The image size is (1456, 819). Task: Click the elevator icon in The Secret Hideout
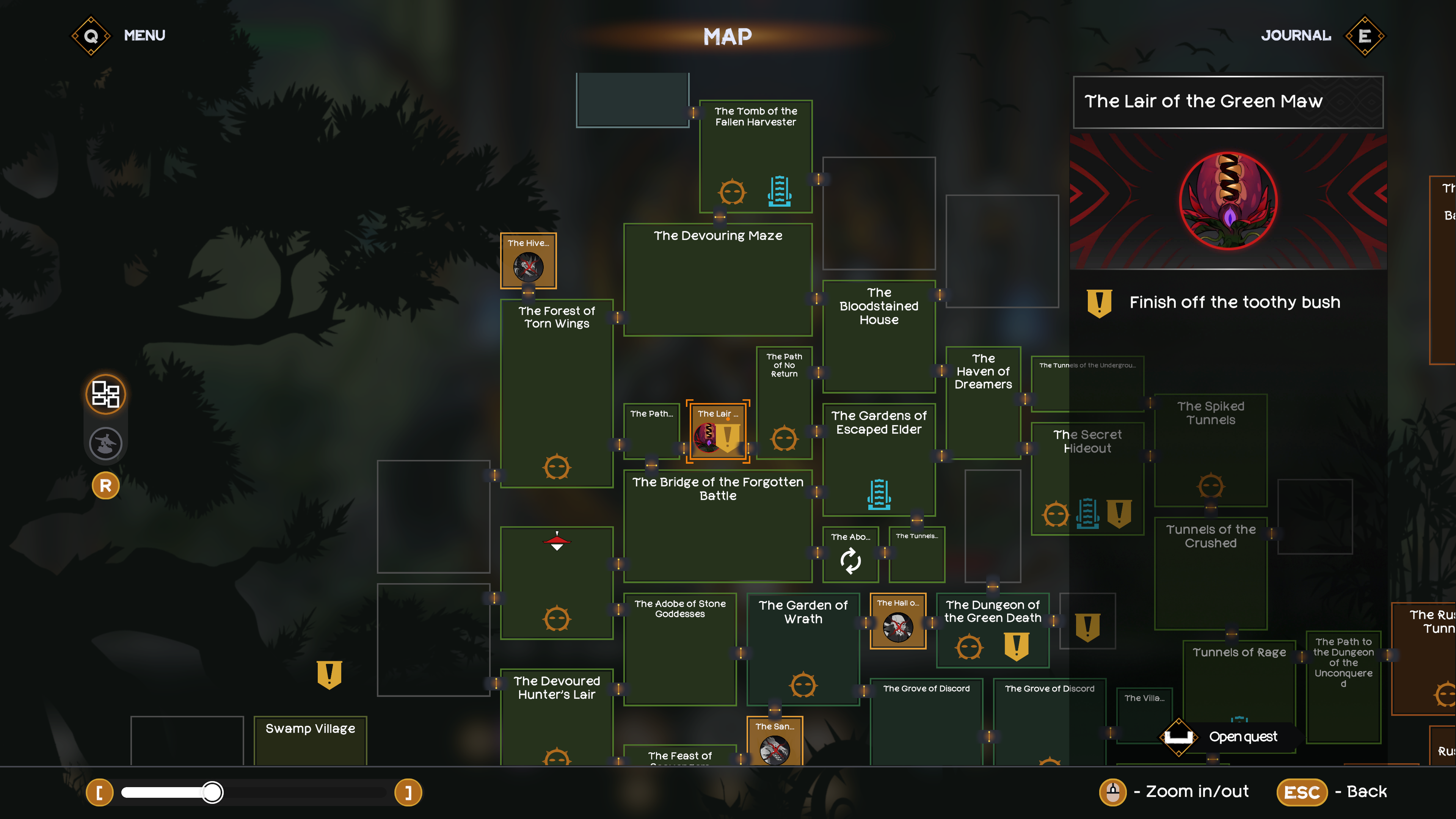(x=1088, y=513)
